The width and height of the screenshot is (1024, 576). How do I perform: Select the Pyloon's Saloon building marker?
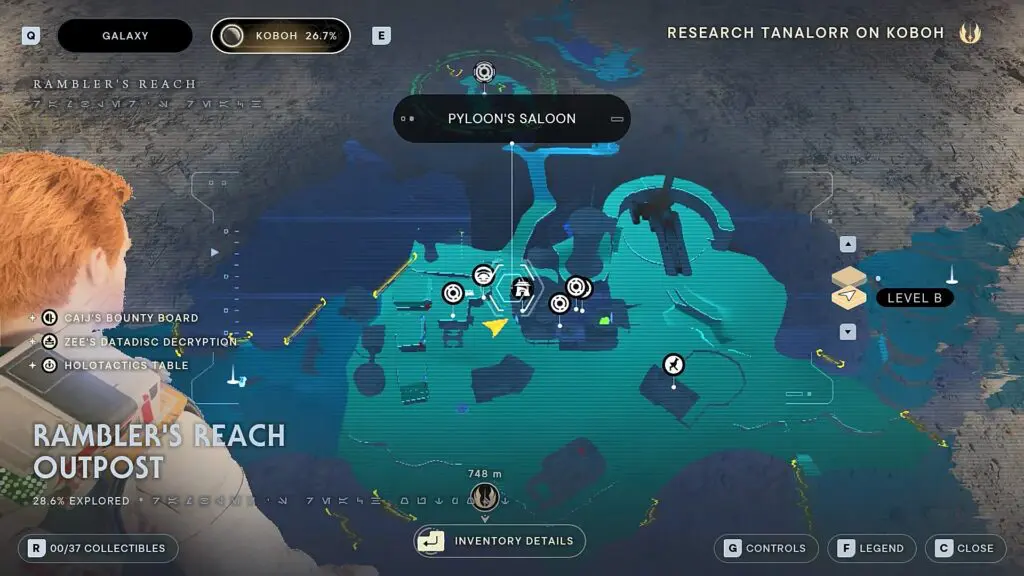point(520,290)
